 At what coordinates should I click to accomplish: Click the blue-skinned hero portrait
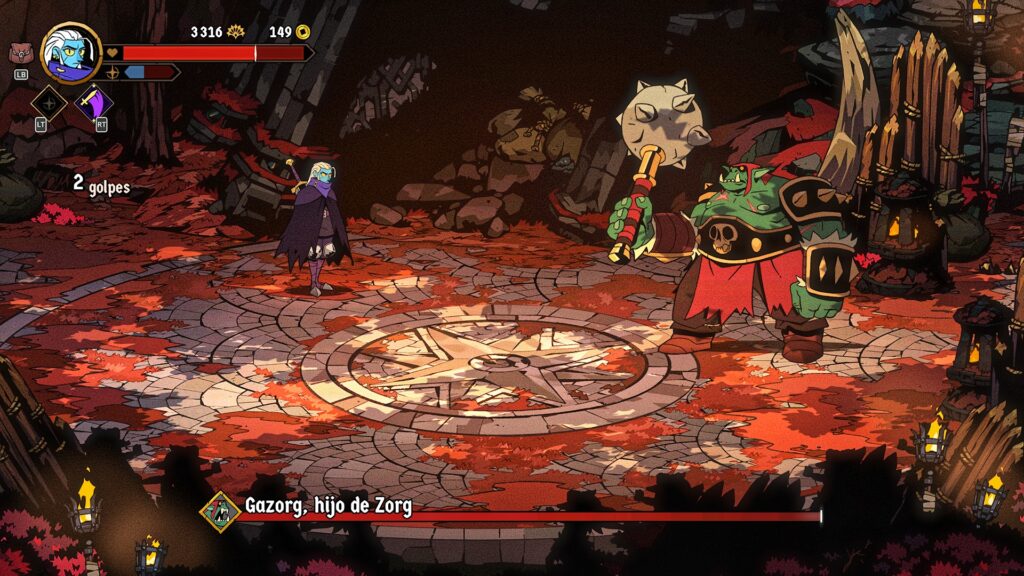click(x=71, y=53)
